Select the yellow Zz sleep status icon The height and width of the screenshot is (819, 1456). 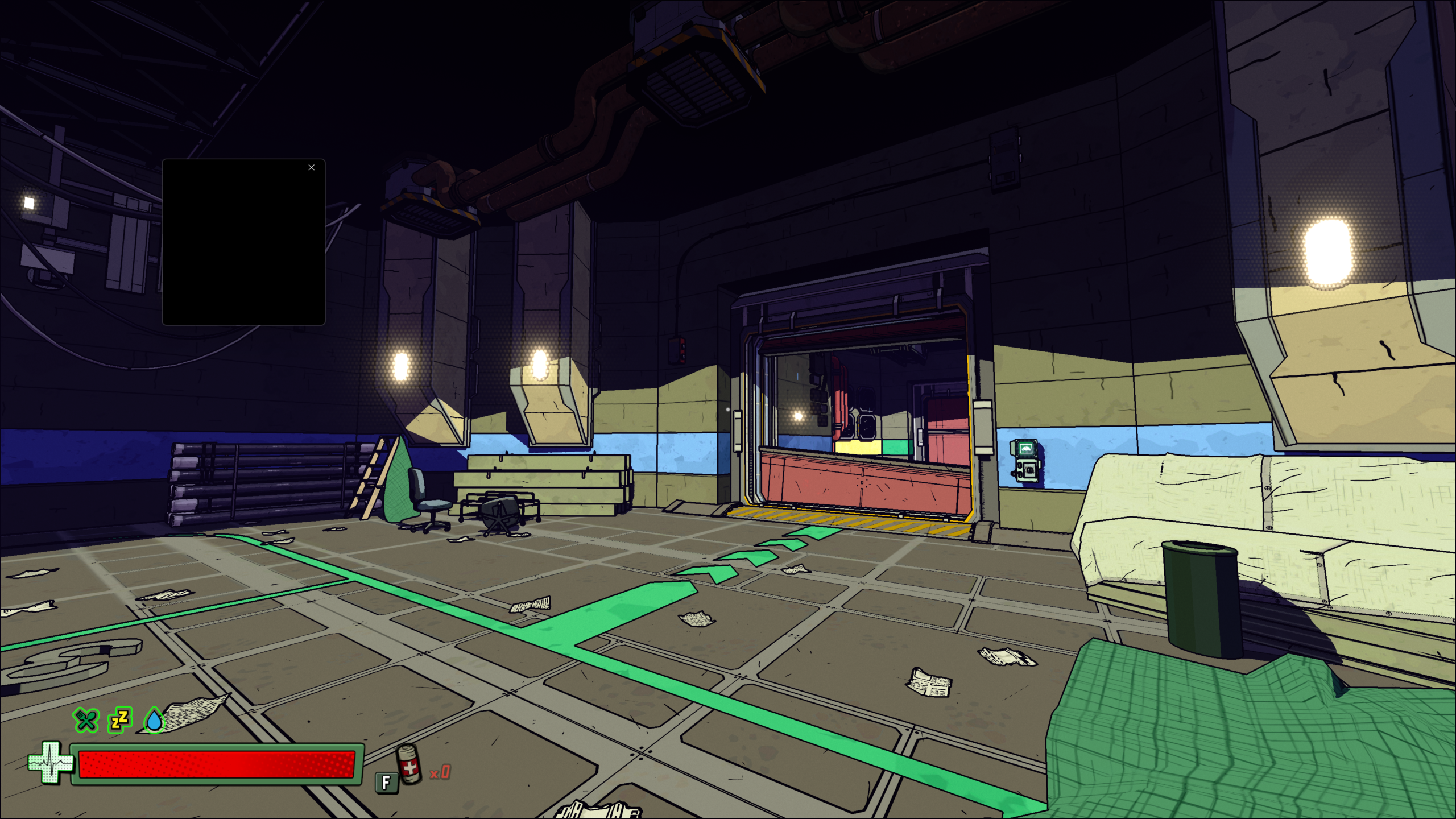[120, 720]
